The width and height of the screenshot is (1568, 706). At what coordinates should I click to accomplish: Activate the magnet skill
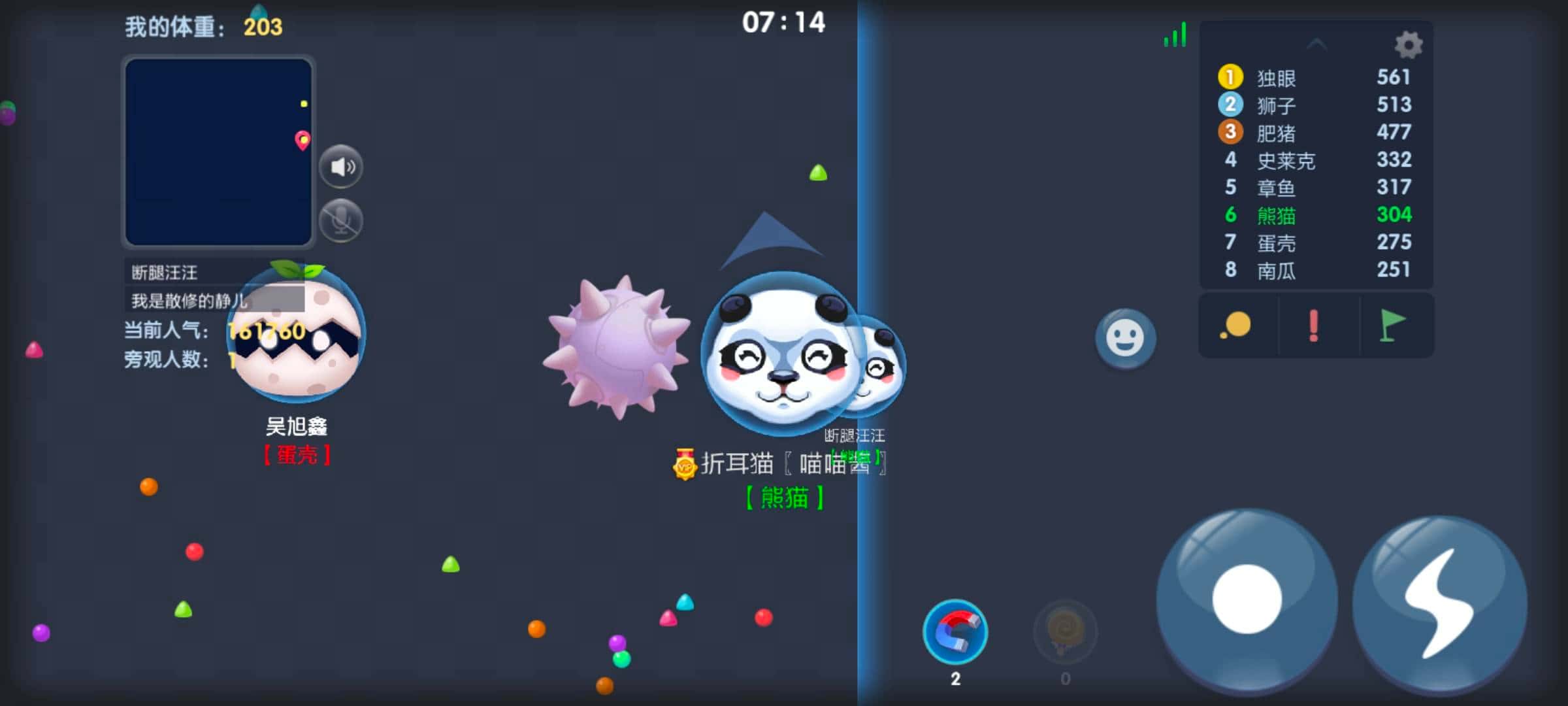955,631
